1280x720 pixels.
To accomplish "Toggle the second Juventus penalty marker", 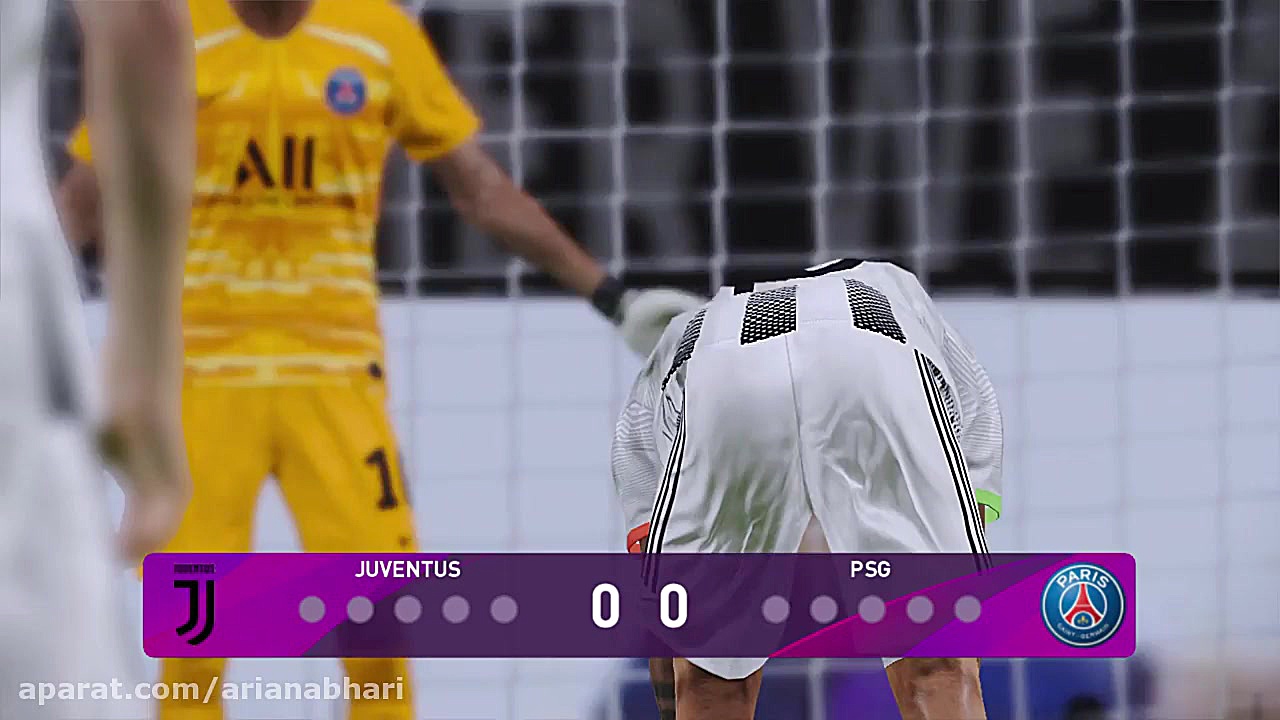I will click(x=361, y=608).
